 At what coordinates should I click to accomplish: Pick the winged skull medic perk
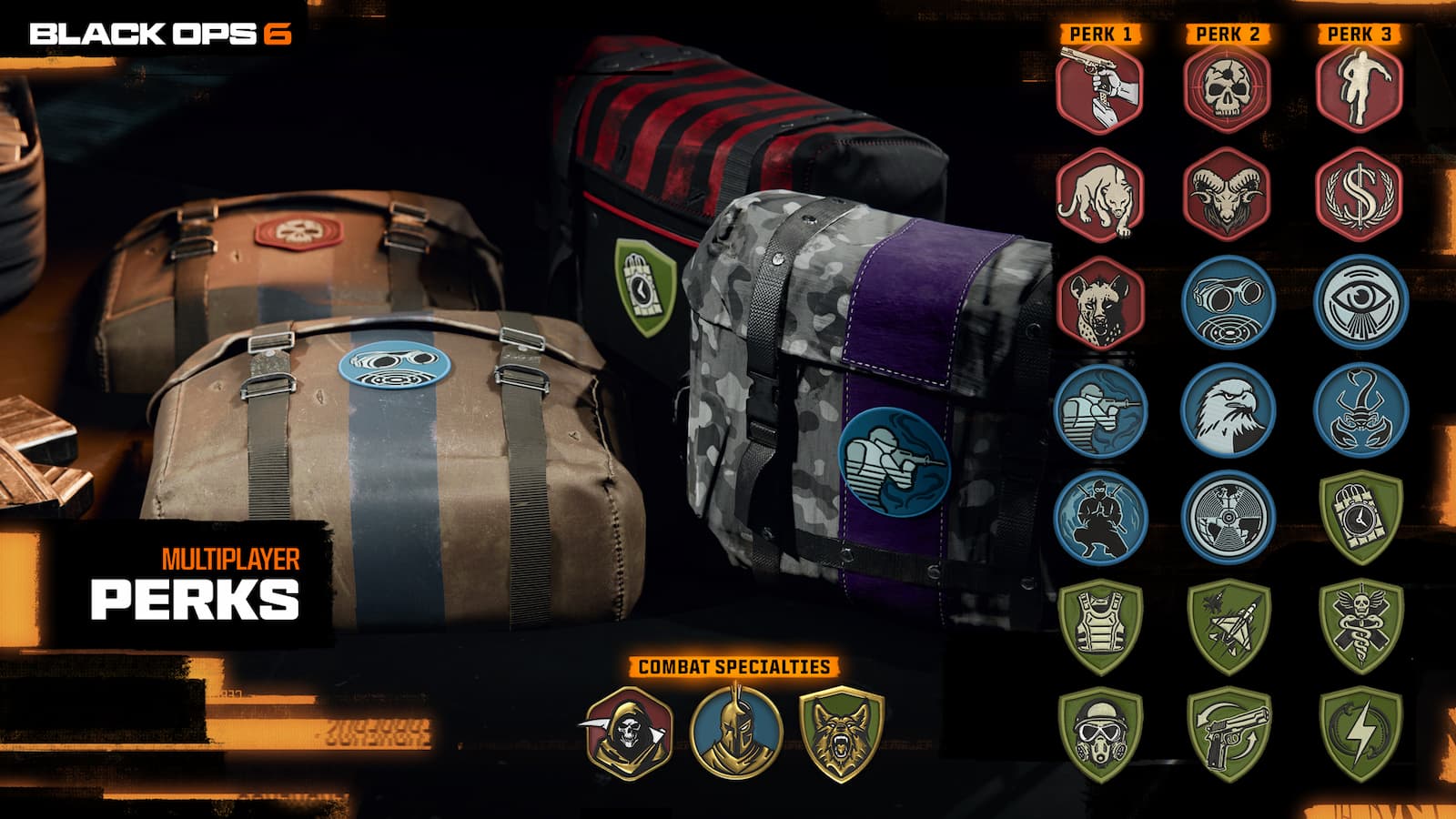tap(1360, 626)
